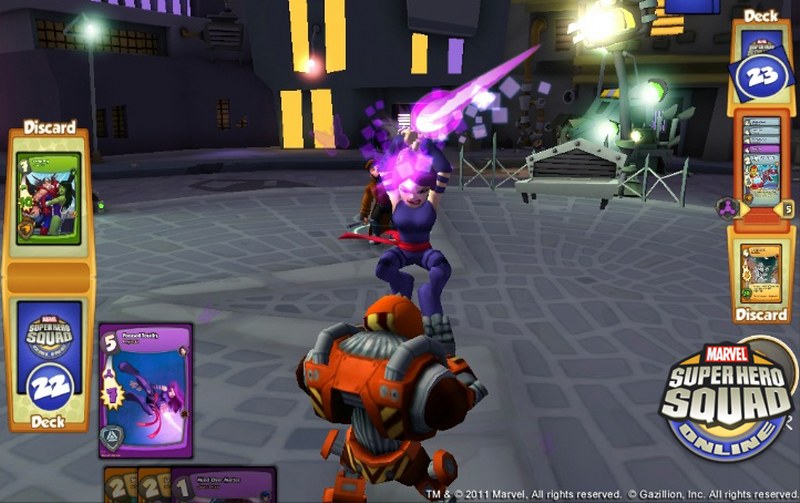Click the purple power icon beside opponent's cards

(x=726, y=207)
